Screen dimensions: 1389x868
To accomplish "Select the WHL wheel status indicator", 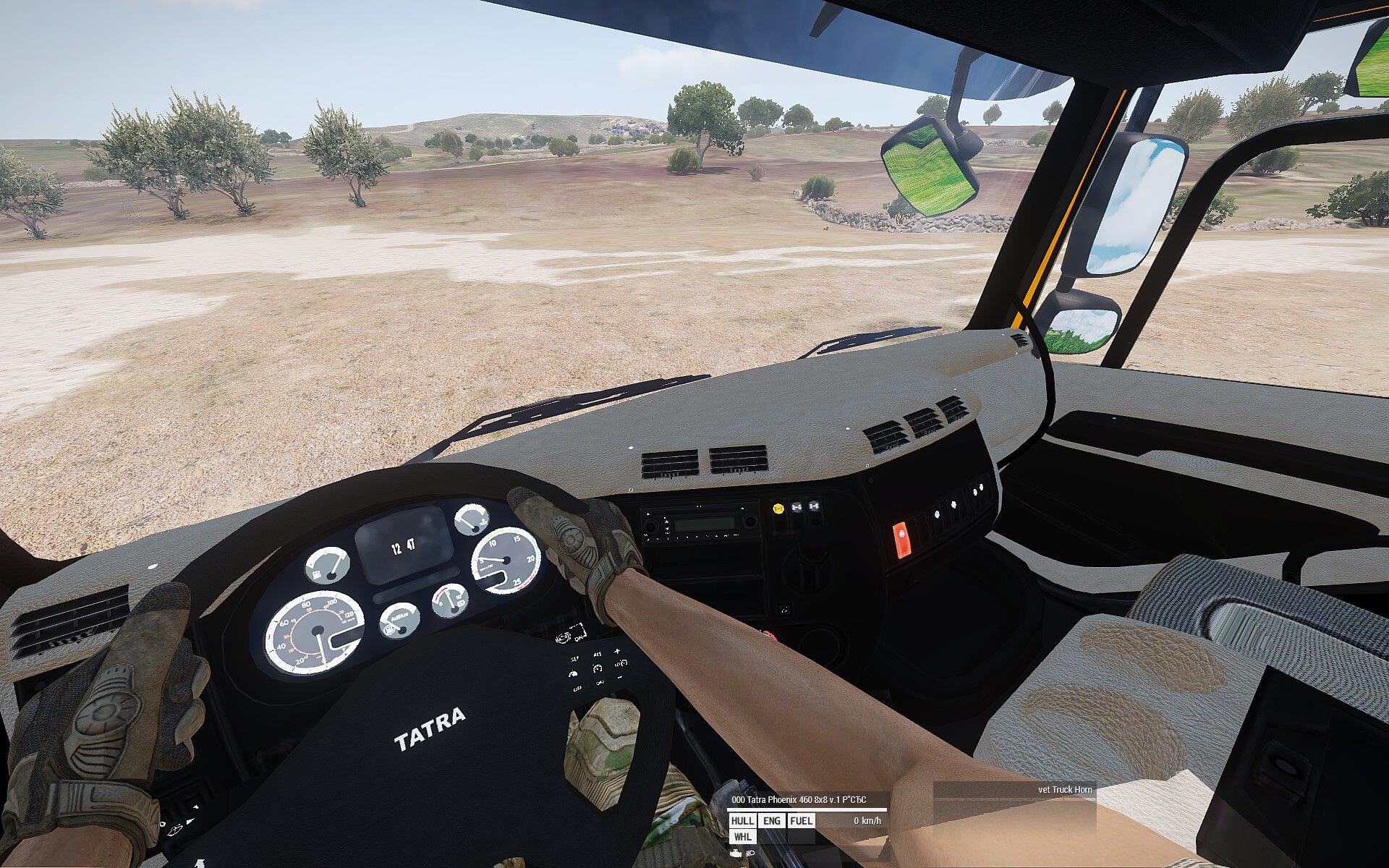I will pyautogui.click(x=742, y=837).
